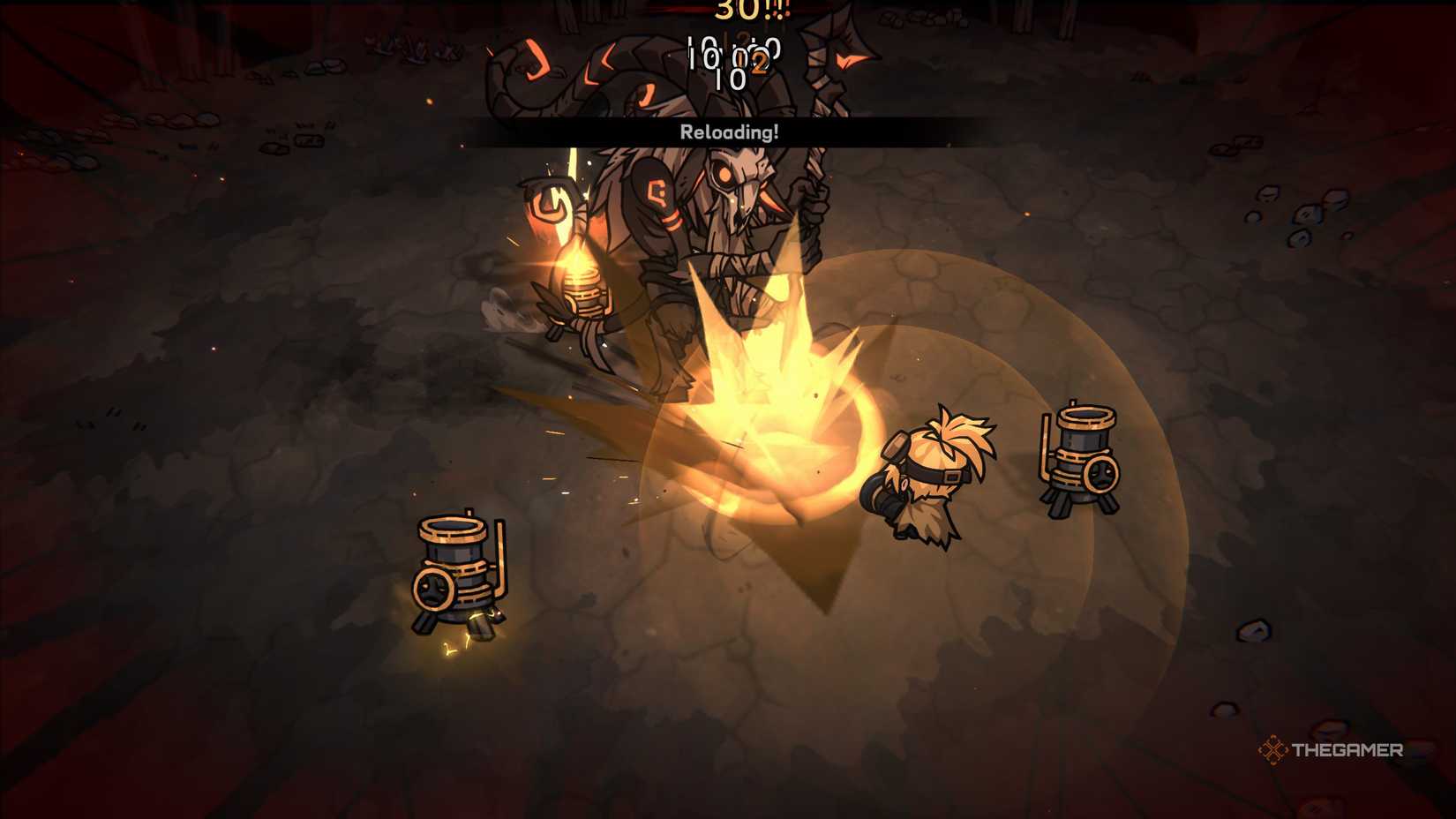Click the orange '2' damage number
The image size is (1456, 819).
click(760, 62)
